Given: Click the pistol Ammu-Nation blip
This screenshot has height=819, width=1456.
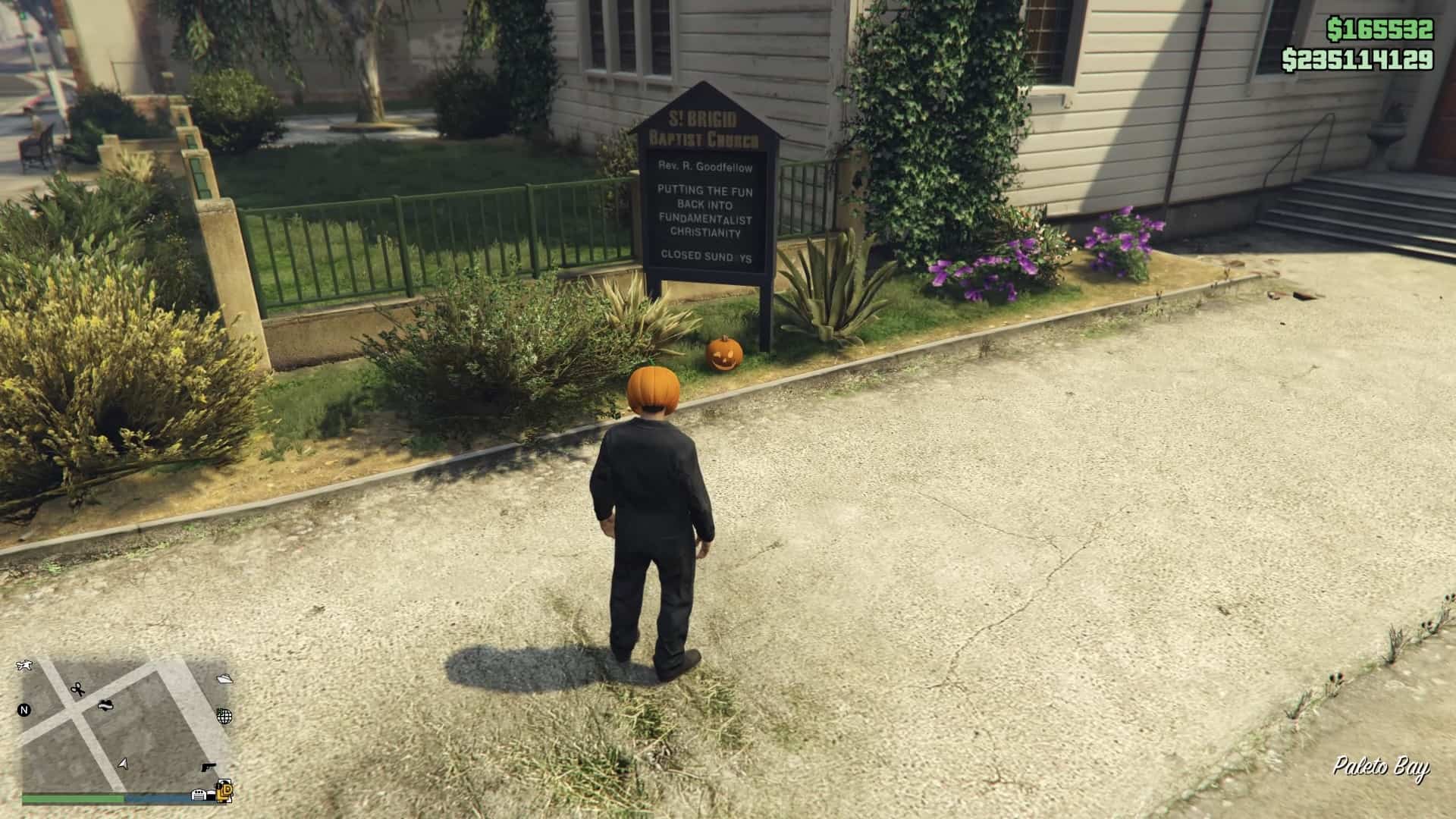Looking at the screenshot, I should (208, 767).
